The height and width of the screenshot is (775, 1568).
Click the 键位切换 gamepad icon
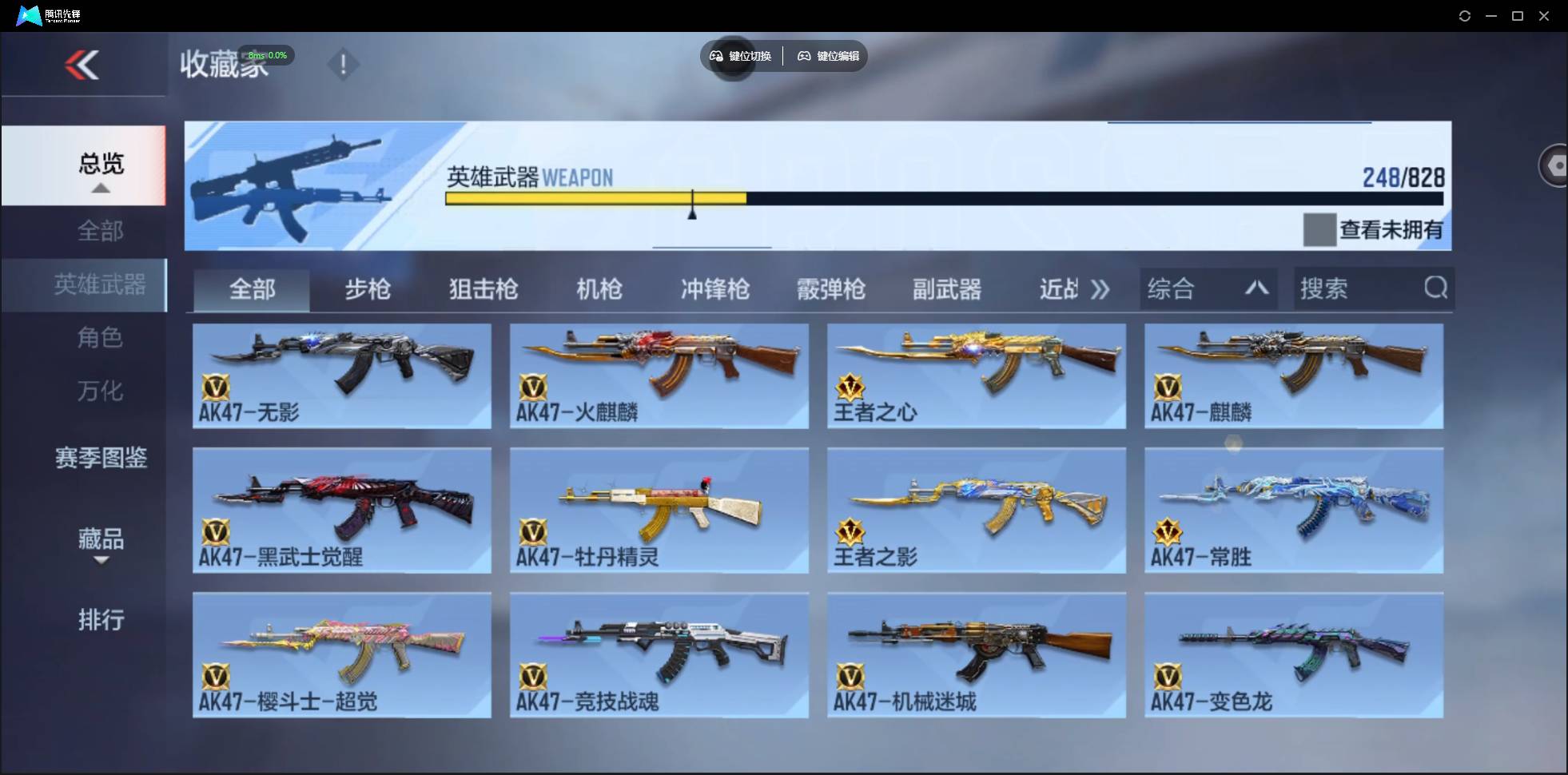pyautogui.click(x=718, y=56)
